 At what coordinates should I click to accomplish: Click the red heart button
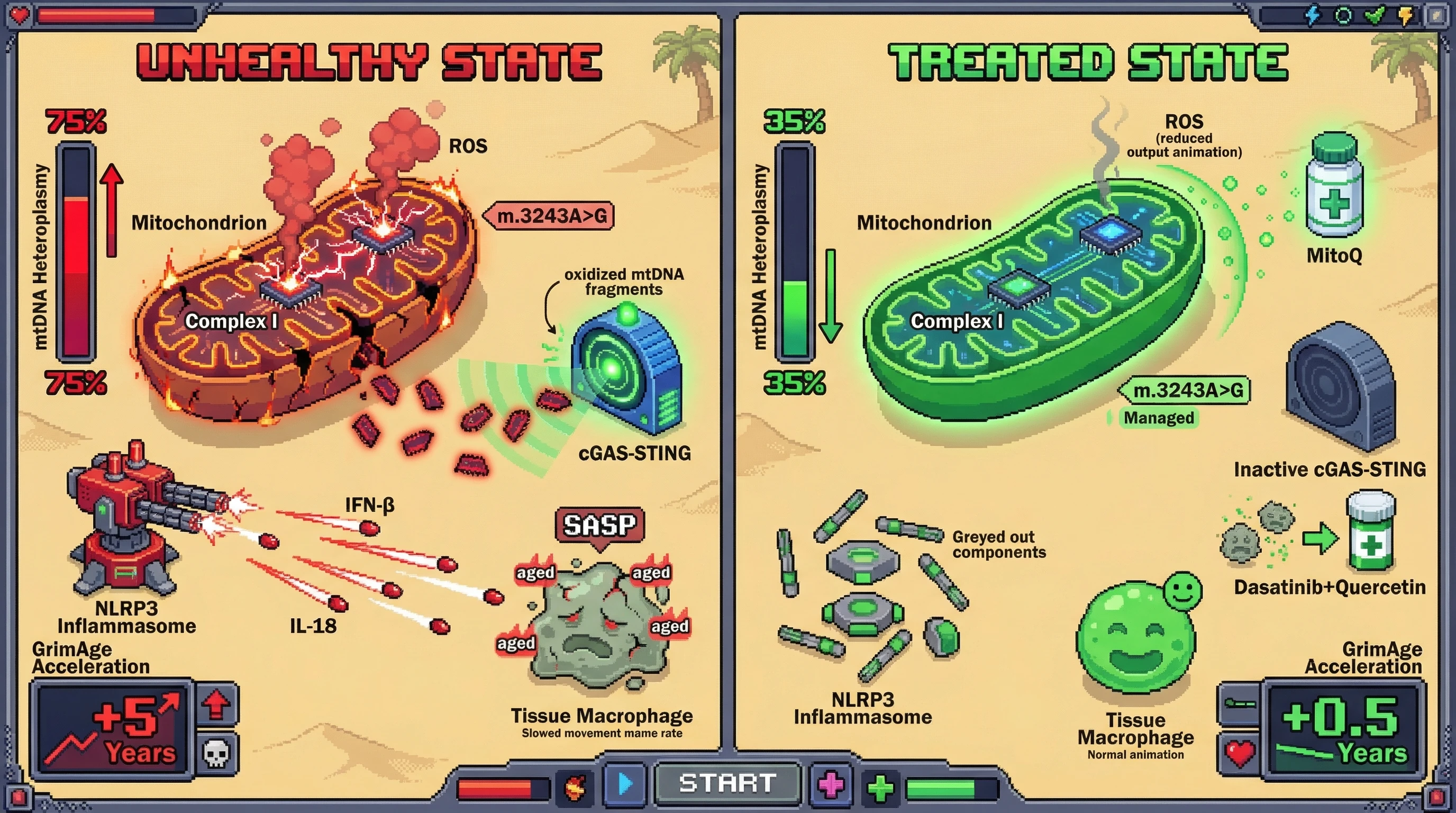[1240, 753]
